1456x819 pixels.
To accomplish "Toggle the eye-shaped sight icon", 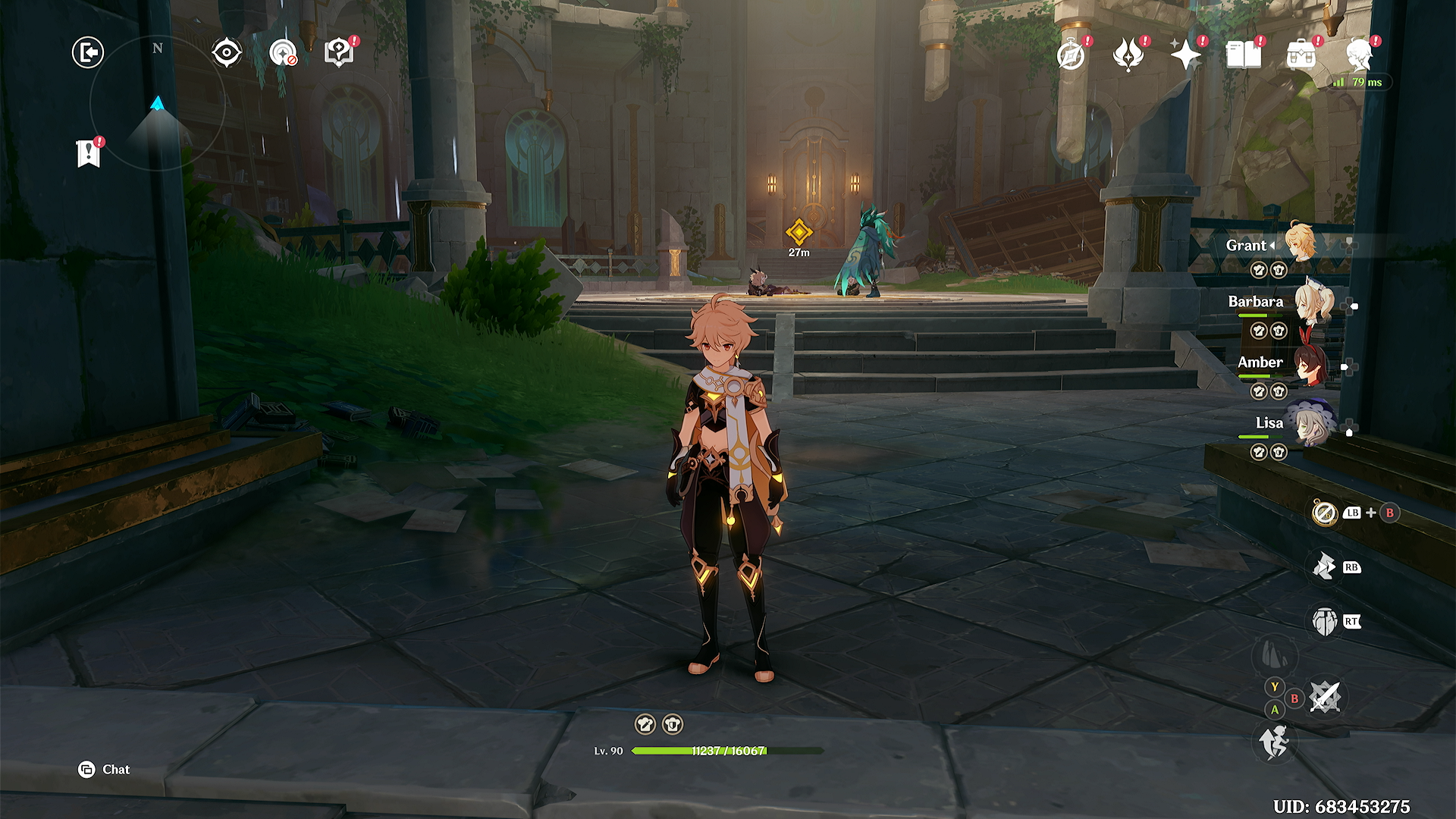I will point(227,53).
